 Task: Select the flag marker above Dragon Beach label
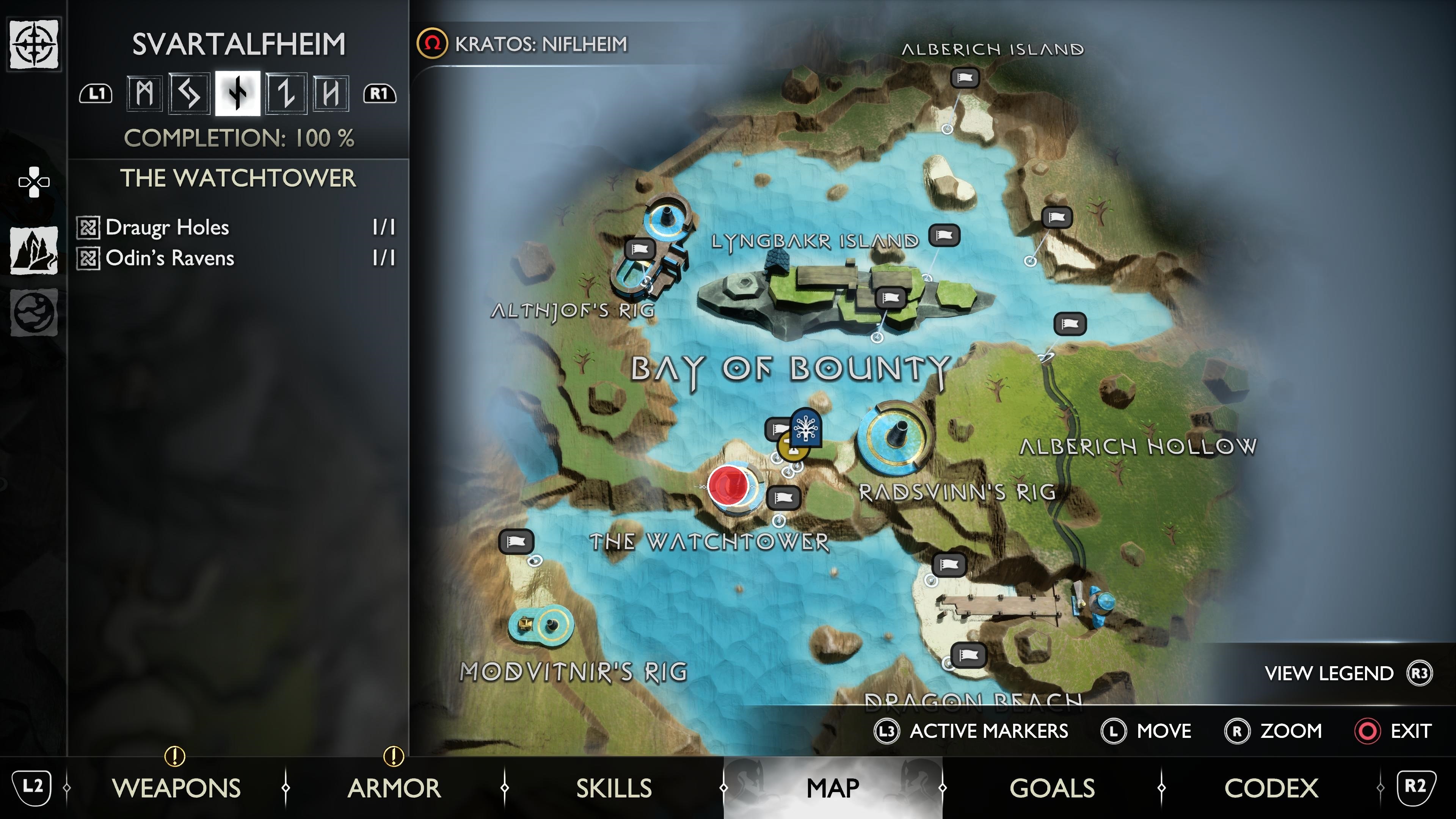click(x=968, y=655)
